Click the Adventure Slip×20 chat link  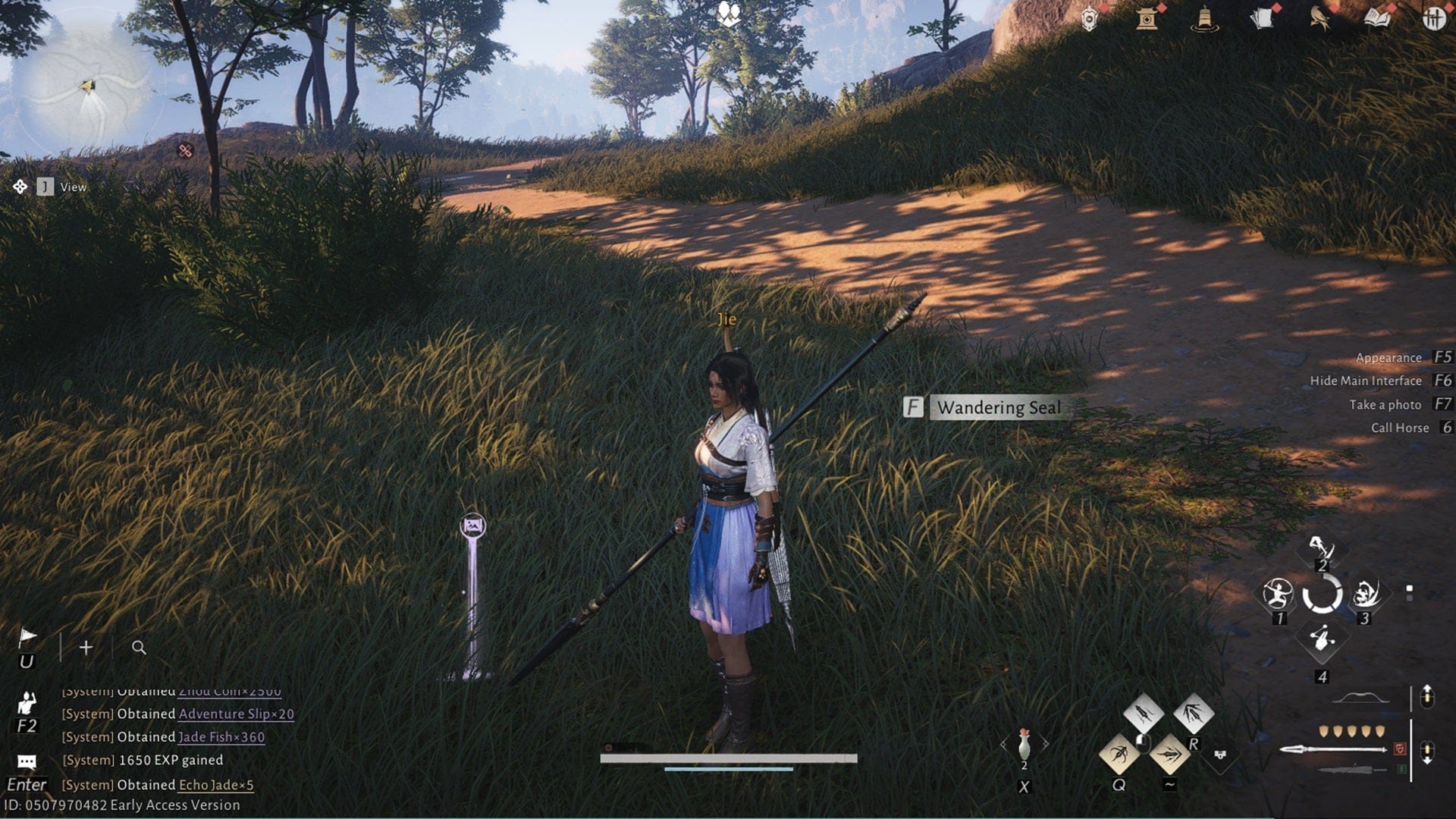click(236, 714)
